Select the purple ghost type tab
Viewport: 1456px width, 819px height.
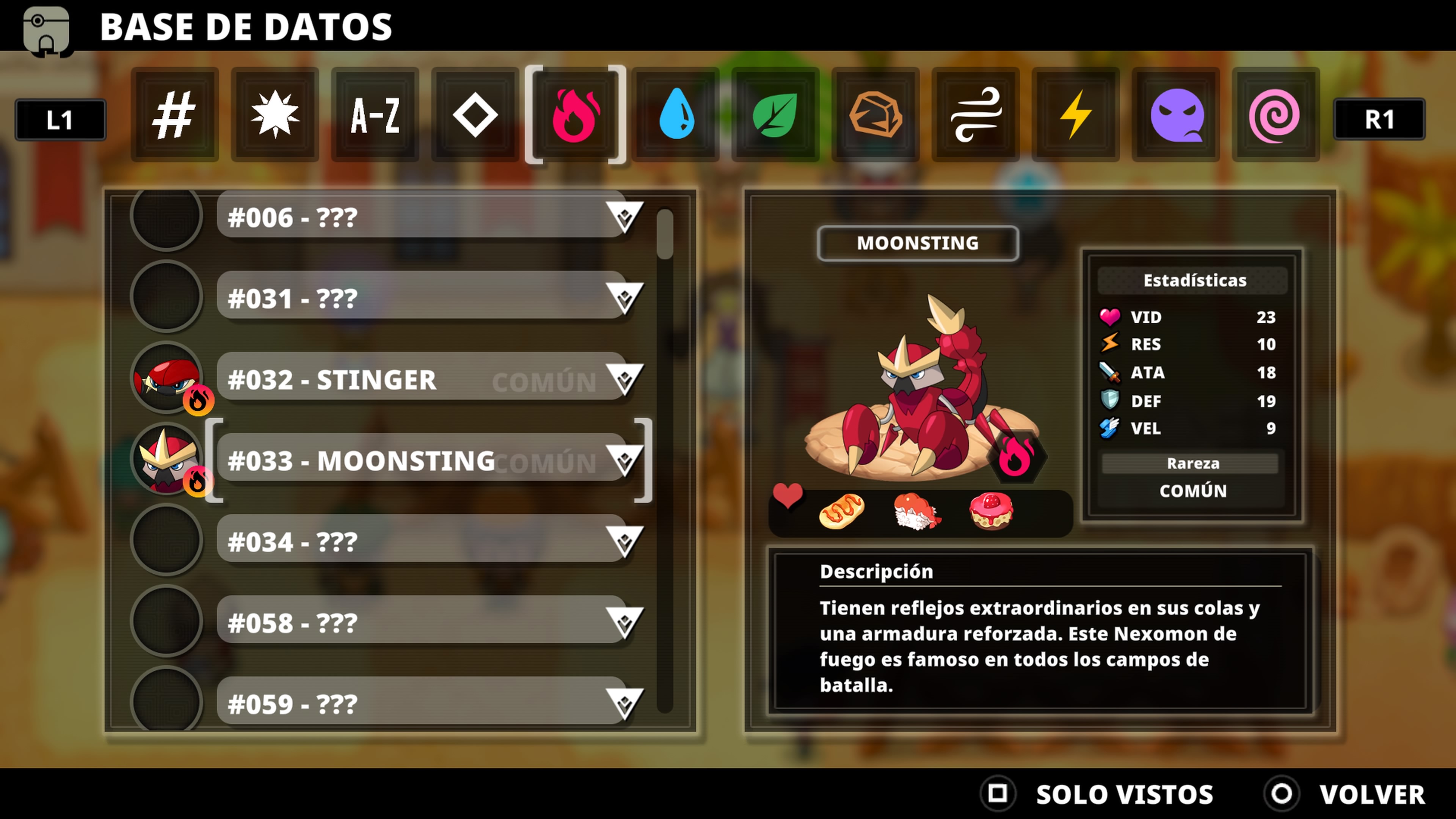[x=1176, y=115]
